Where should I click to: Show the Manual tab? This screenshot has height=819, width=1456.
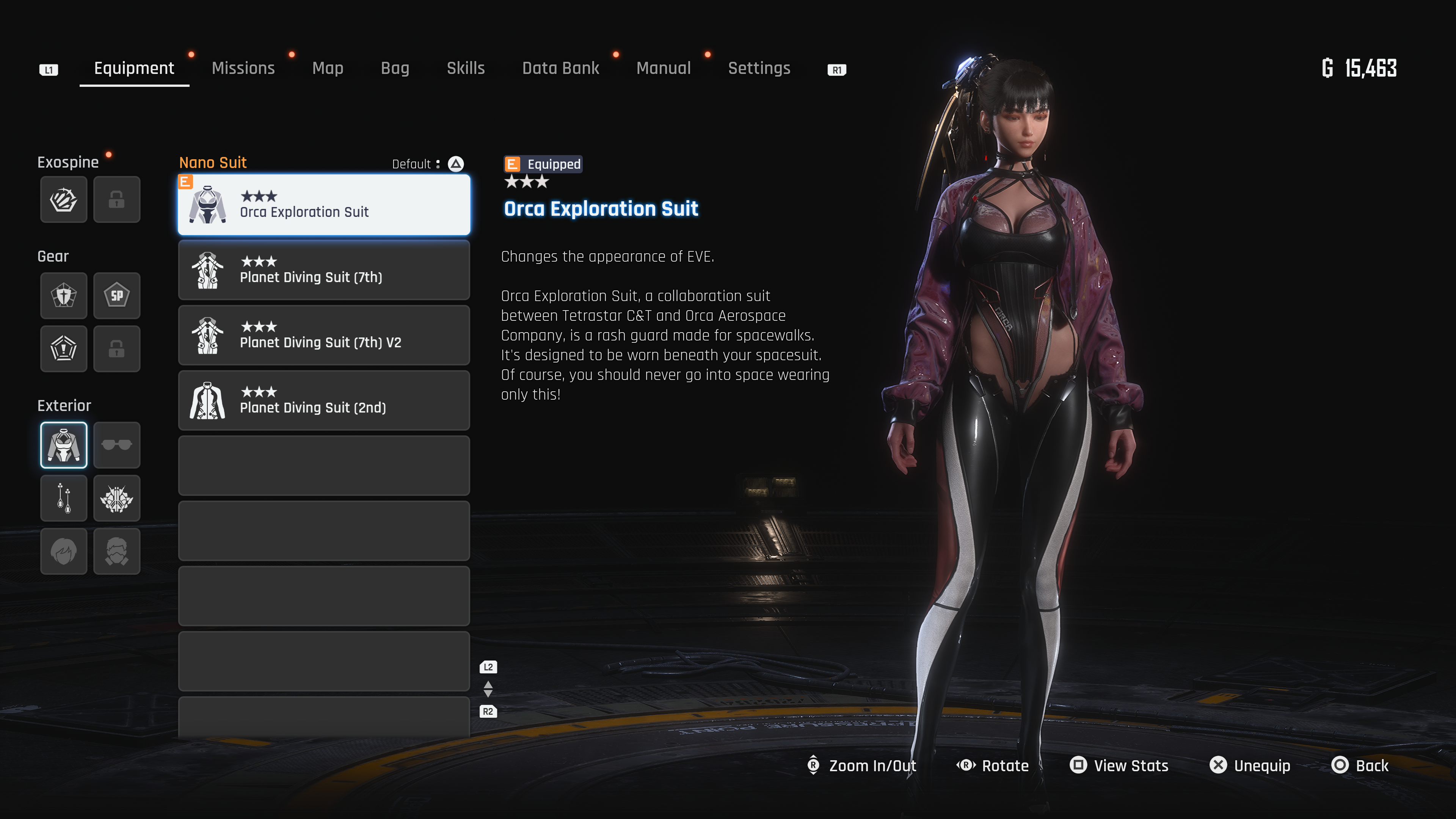click(663, 68)
